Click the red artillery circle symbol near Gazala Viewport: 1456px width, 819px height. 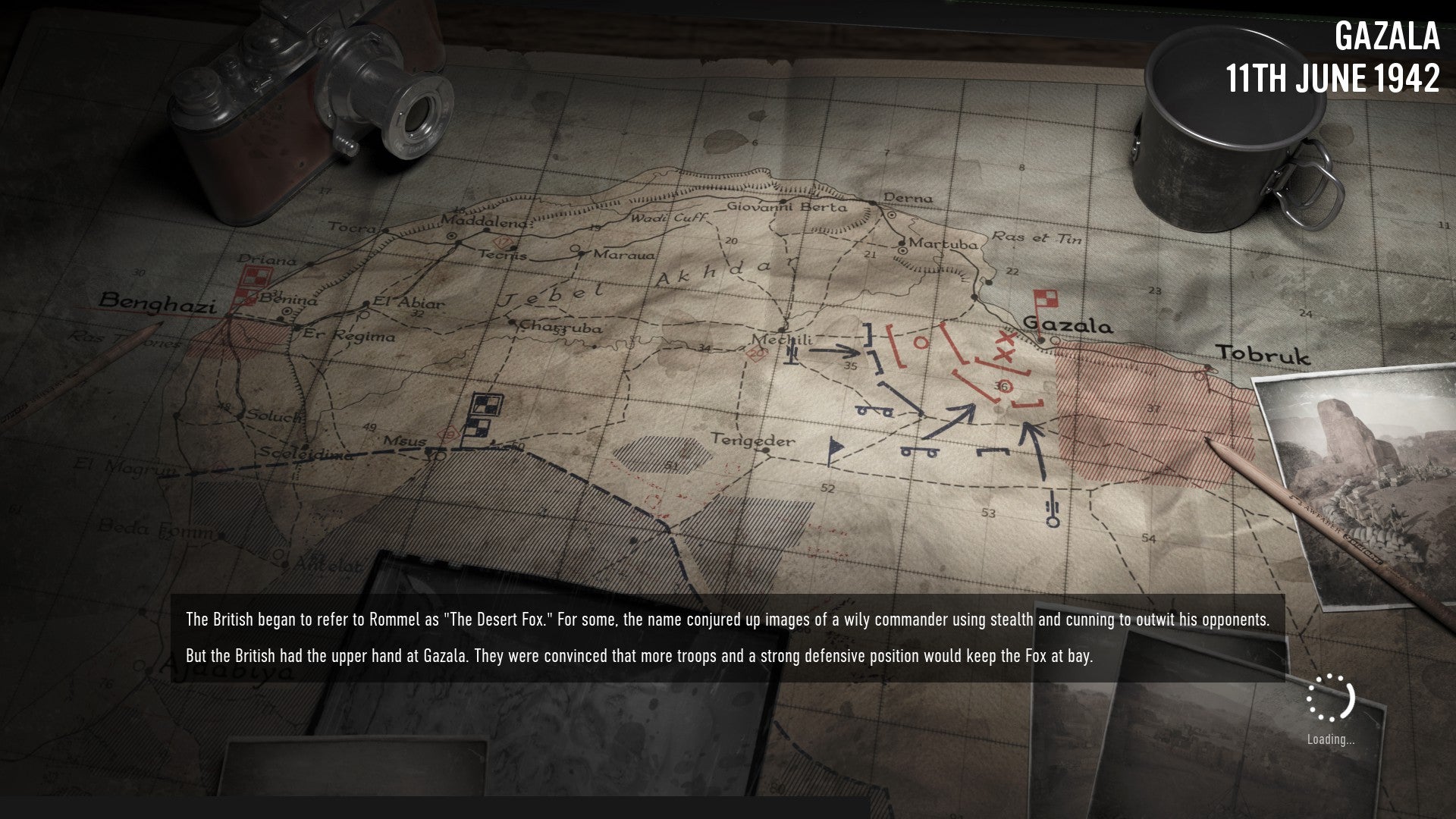(921, 342)
